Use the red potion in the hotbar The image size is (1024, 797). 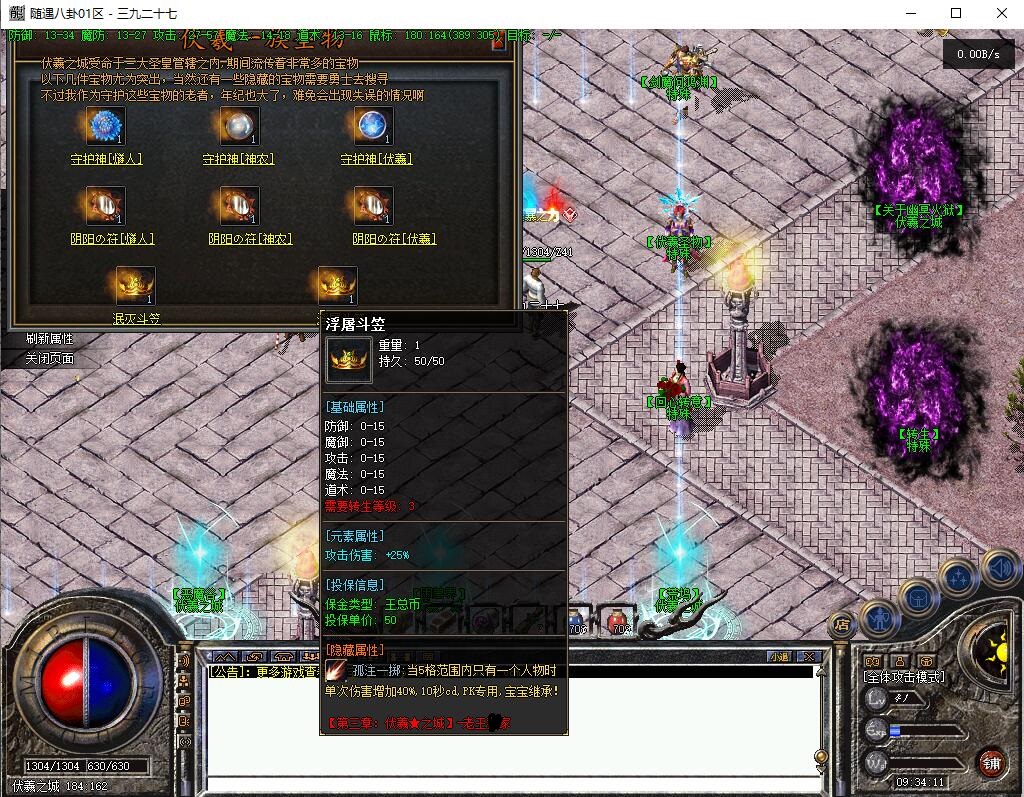point(619,622)
